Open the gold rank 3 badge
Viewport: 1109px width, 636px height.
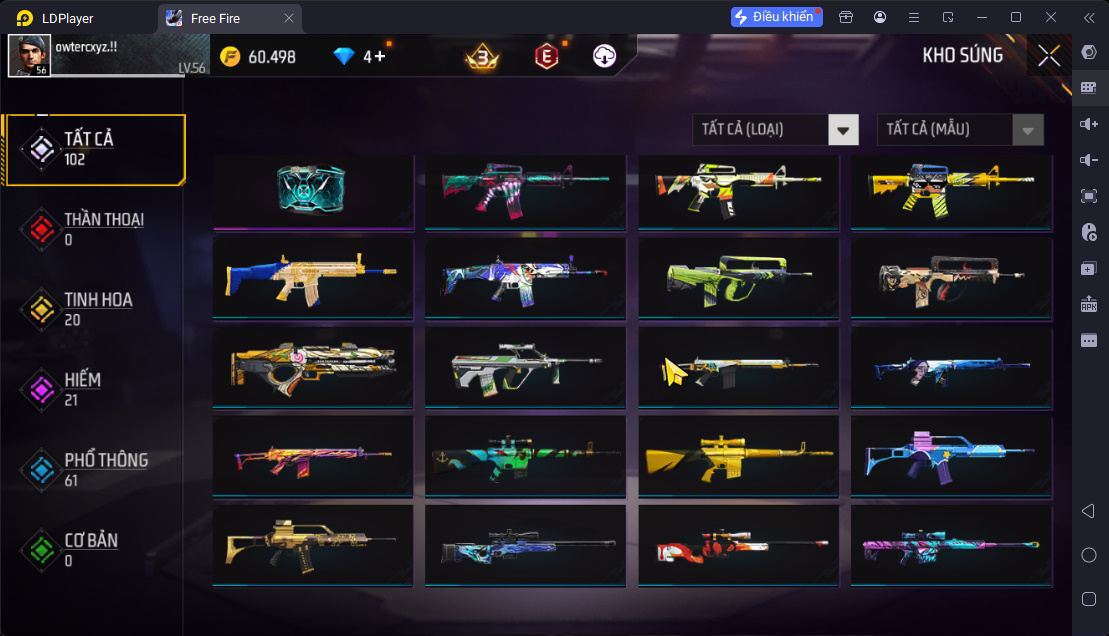point(482,57)
